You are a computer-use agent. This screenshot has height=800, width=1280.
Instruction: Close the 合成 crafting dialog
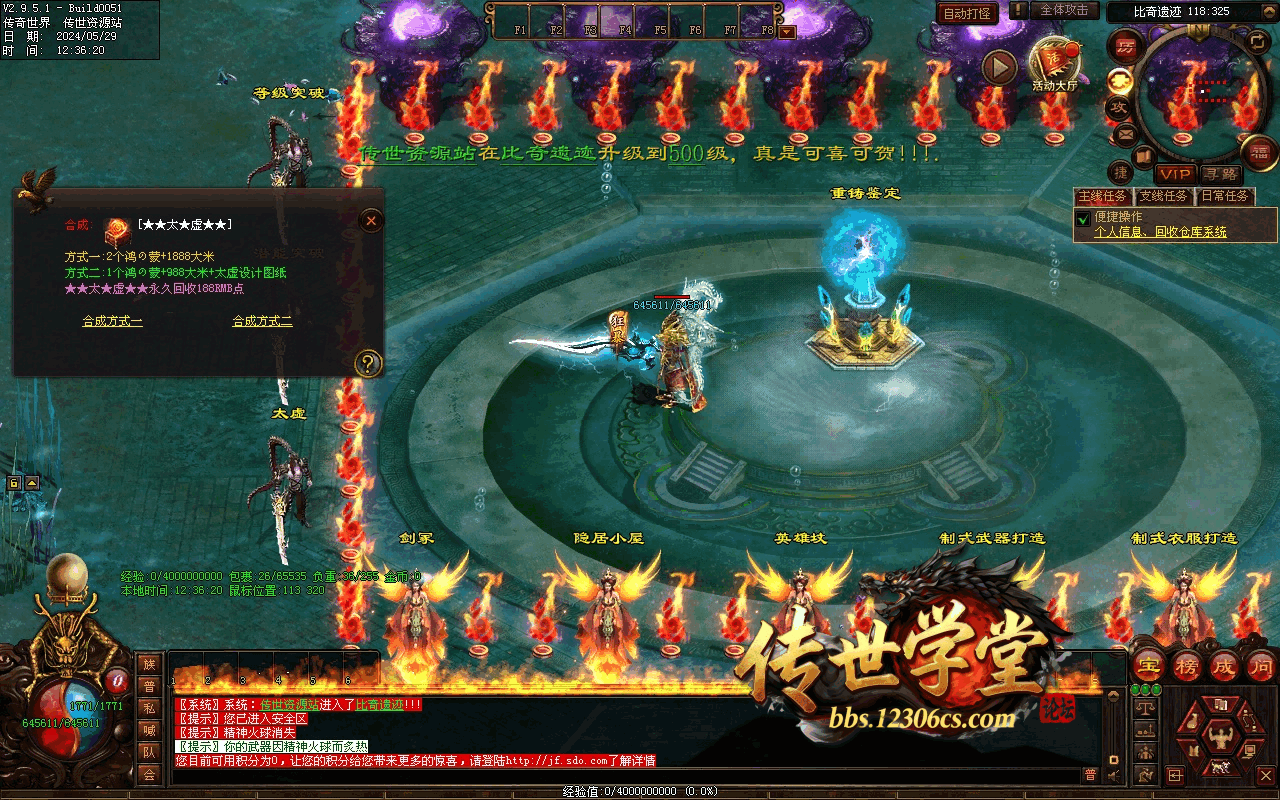371,220
